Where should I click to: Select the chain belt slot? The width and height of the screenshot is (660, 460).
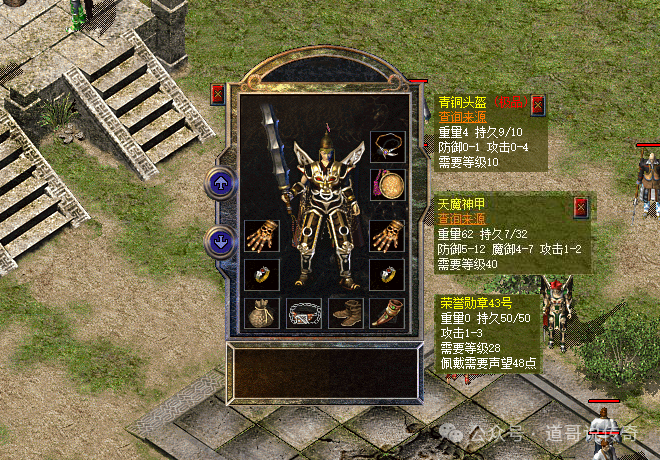303,313
